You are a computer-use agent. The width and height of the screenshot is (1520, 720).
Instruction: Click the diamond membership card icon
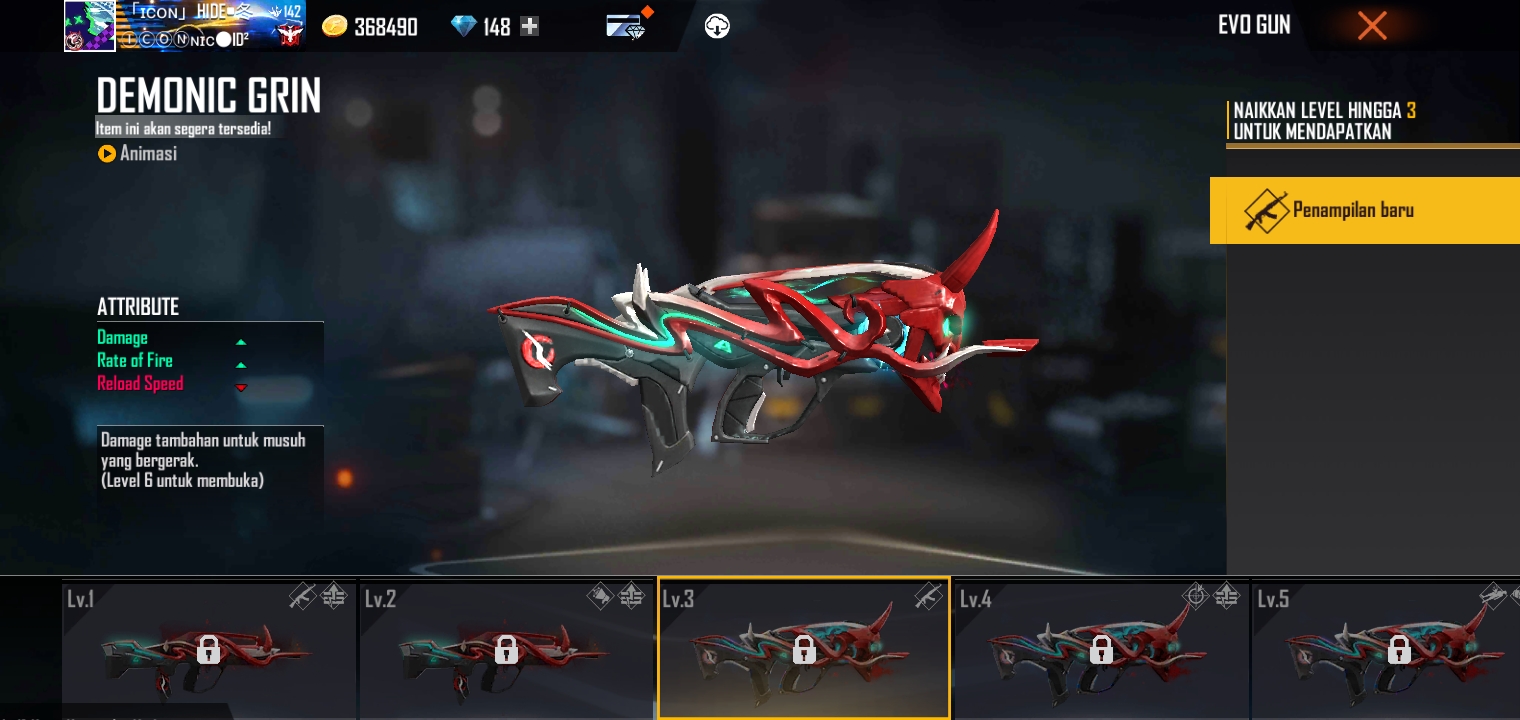point(625,25)
